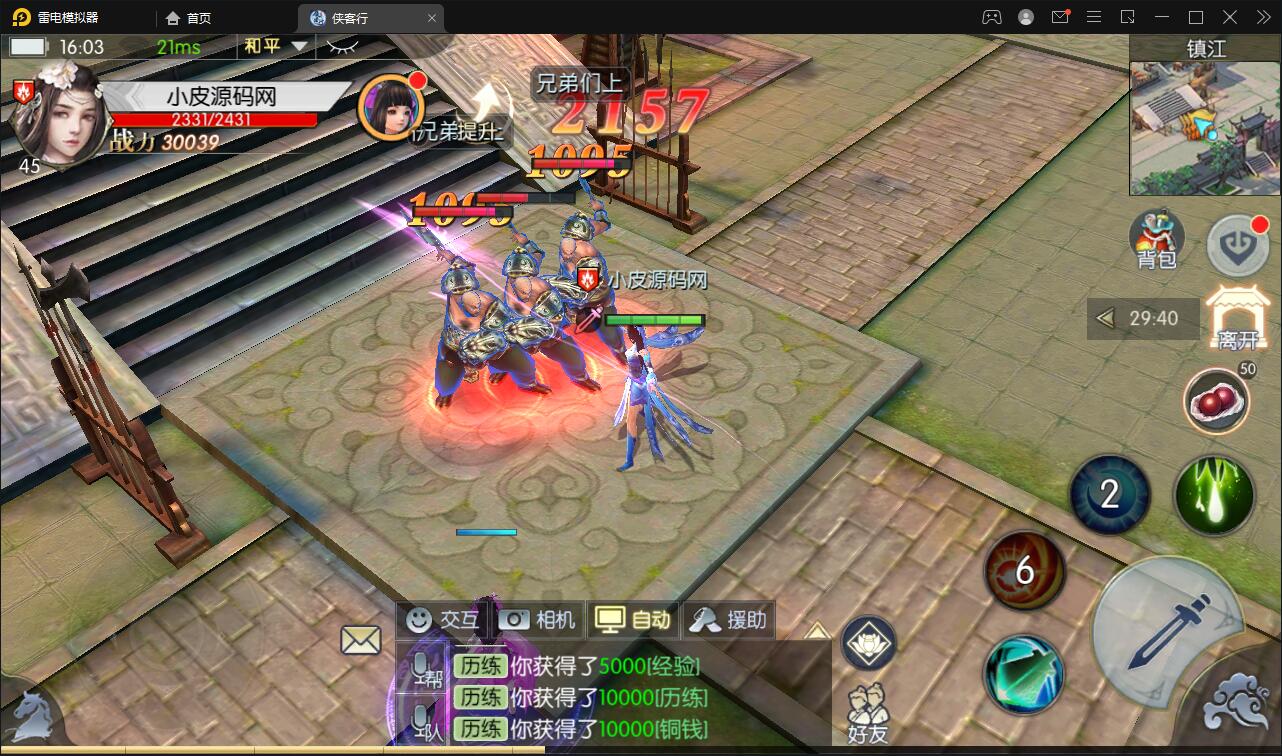Open the 背包 backpack
Viewport: 1282px width, 756px height.
pos(1156,240)
